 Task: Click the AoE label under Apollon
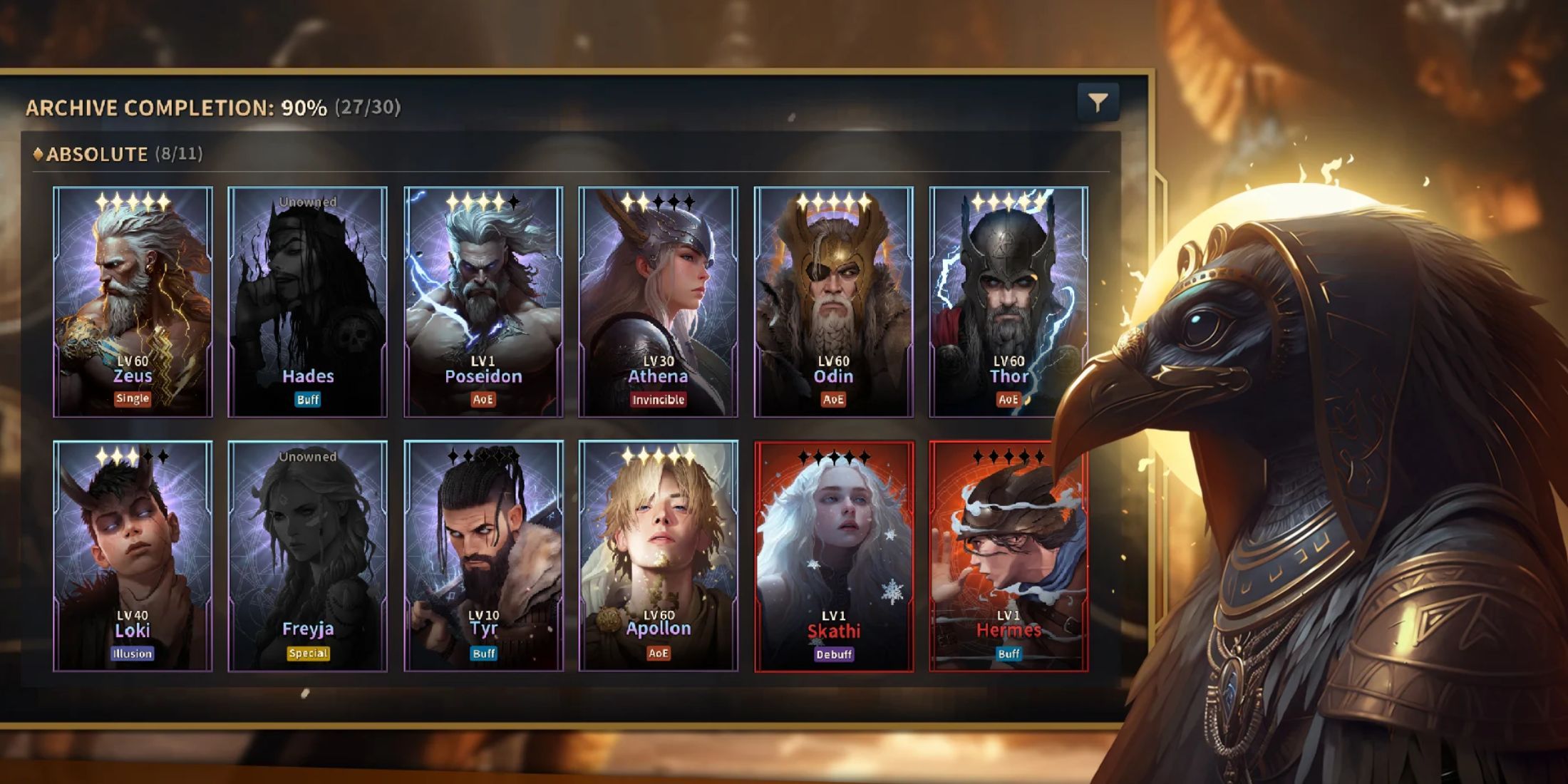coord(660,652)
